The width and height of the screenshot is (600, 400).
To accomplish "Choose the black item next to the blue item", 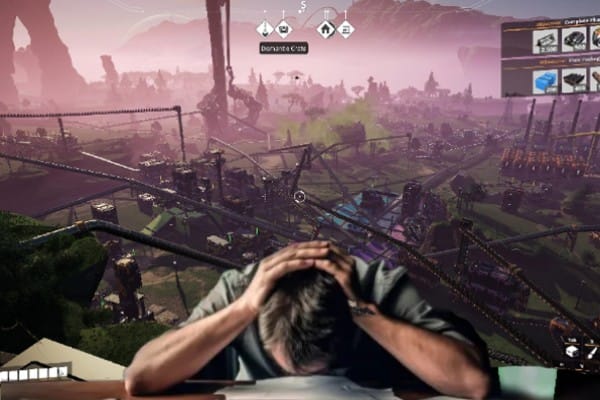I will [x=573, y=81].
